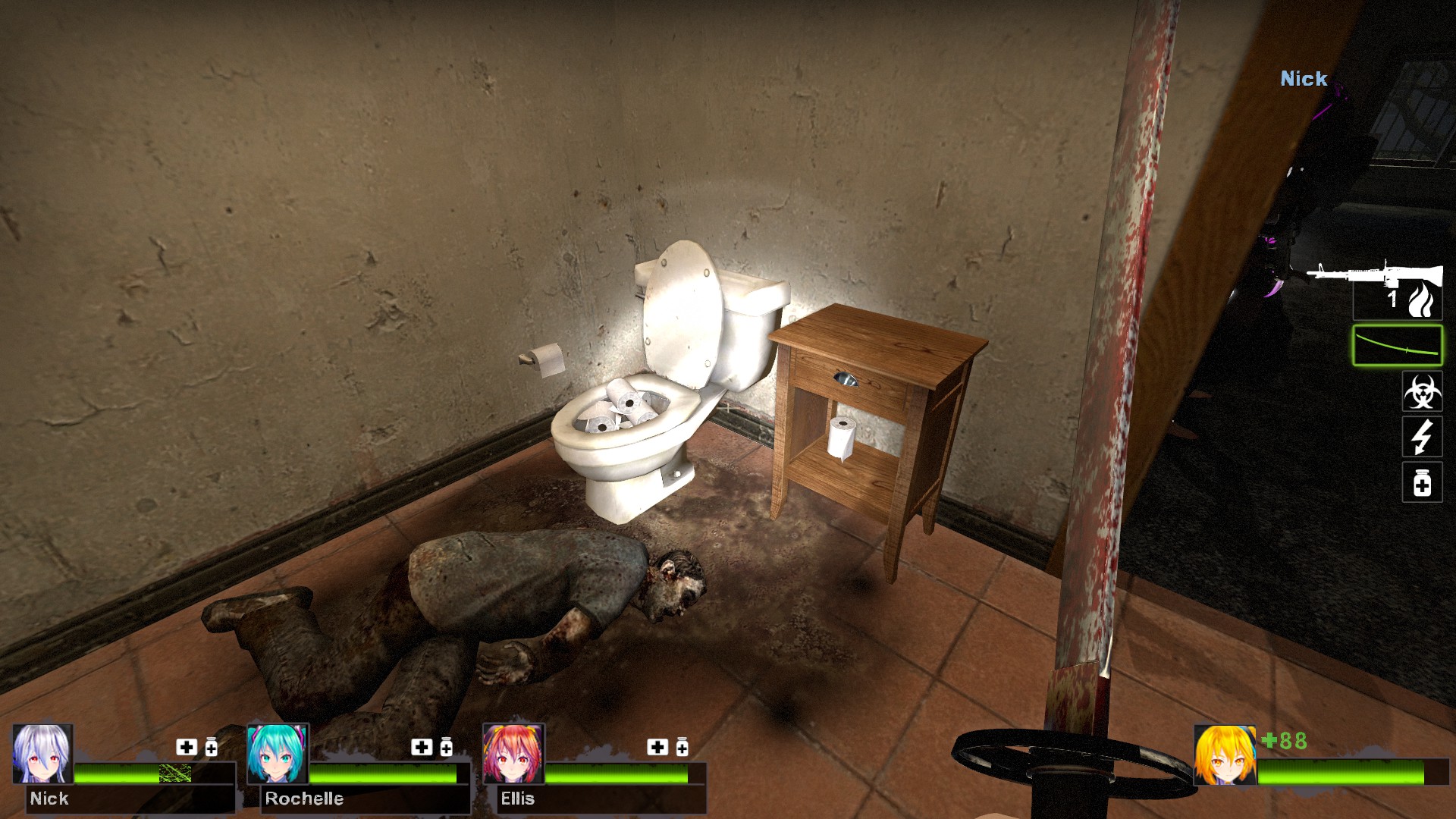Click Nick's first aid kit icon

(x=187, y=747)
